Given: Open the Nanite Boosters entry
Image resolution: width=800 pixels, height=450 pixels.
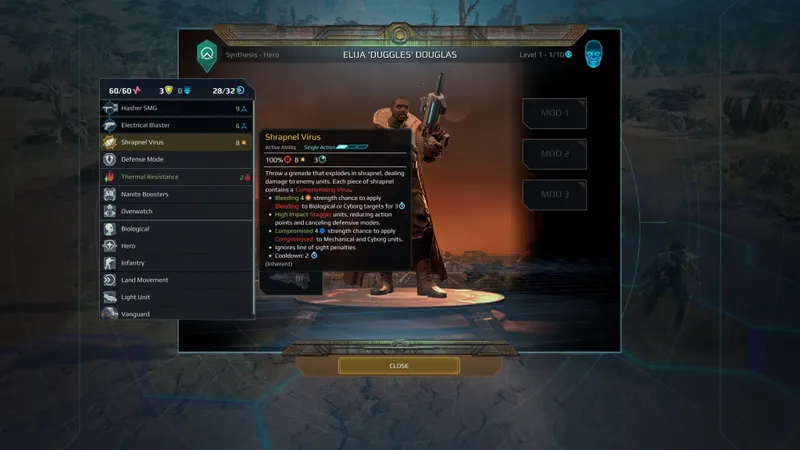Looking at the screenshot, I should click(175, 194).
